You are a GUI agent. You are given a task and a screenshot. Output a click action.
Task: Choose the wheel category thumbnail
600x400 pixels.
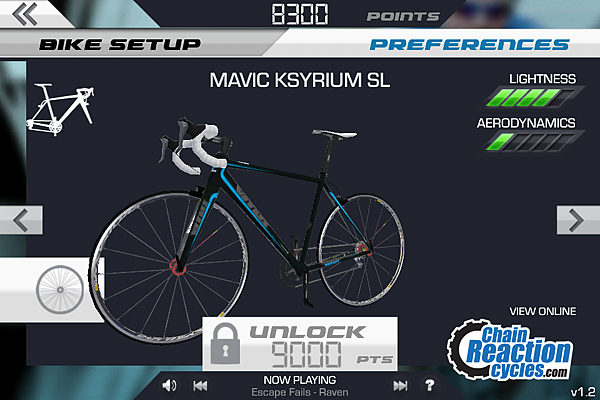pyautogui.click(x=57, y=288)
